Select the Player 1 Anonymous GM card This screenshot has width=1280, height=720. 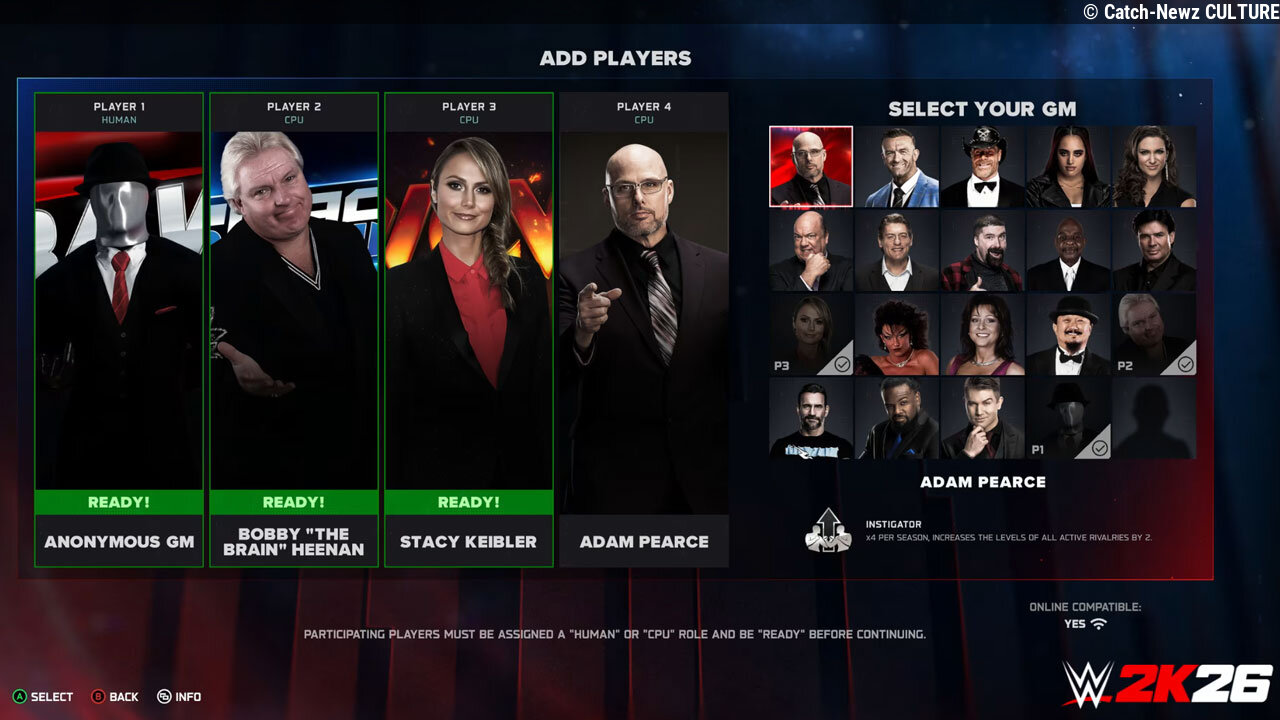click(x=119, y=330)
